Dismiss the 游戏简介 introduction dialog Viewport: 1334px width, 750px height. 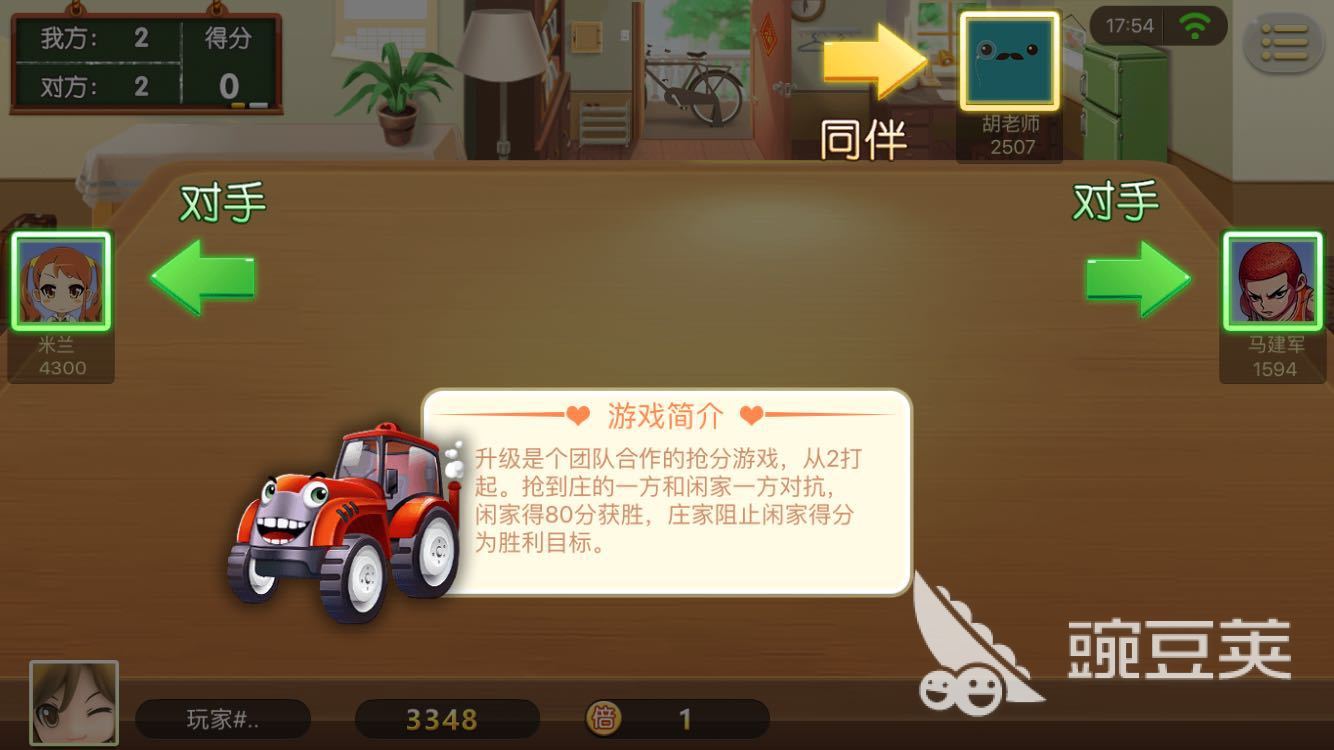[665, 496]
